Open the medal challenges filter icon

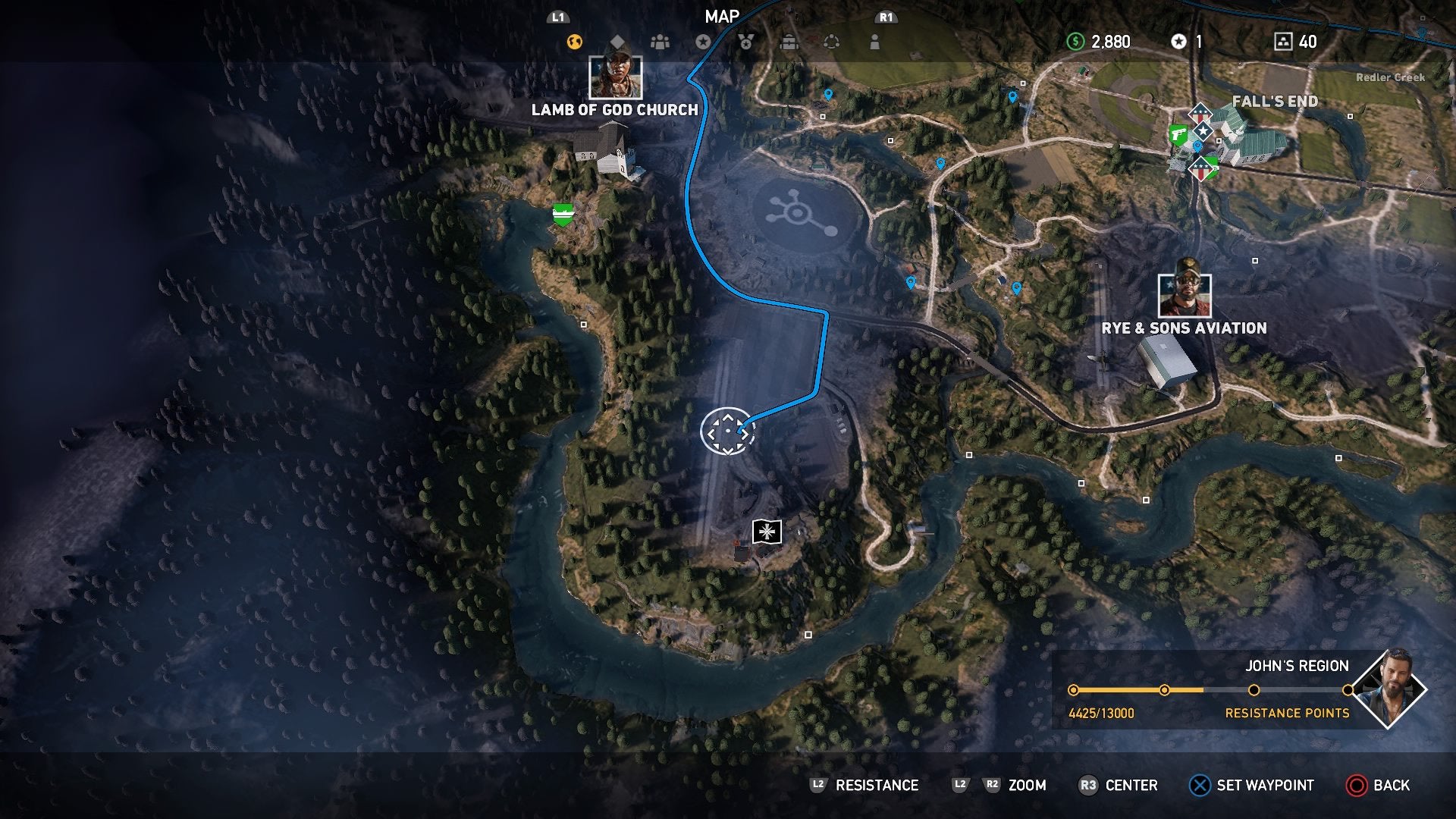point(745,42)
